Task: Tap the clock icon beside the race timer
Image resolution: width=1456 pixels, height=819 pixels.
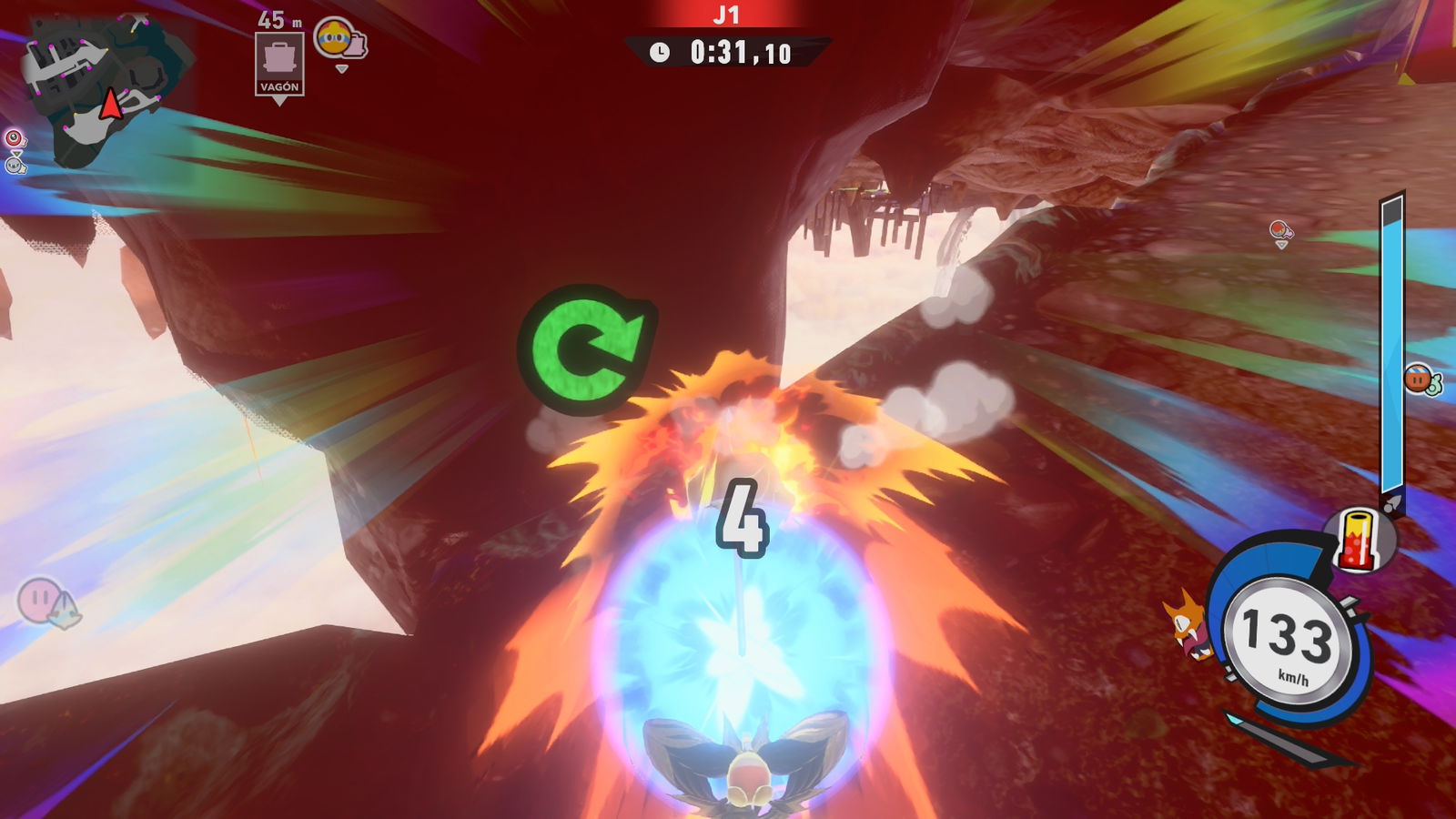Action: pyautogui.click(x=660, y=51)
